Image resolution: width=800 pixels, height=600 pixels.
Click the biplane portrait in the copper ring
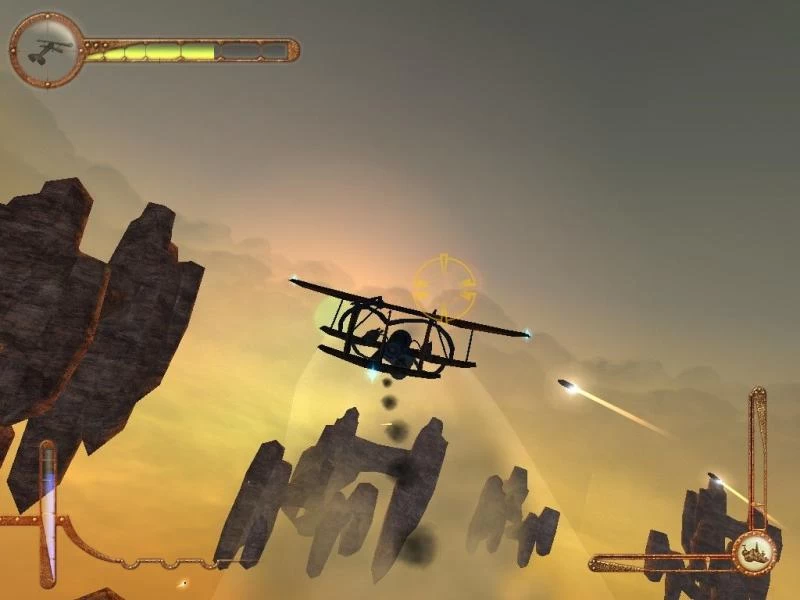(x=47, y=49)
